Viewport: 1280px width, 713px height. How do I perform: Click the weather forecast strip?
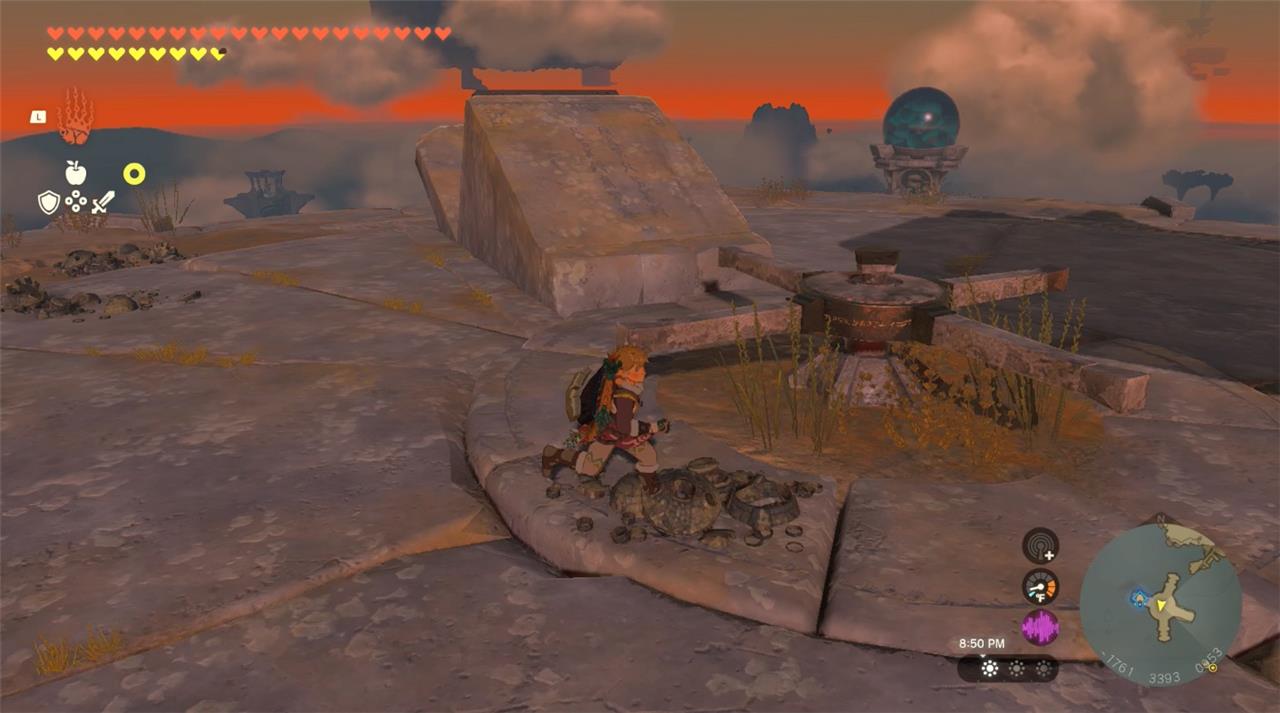[x=1007, y=669]
